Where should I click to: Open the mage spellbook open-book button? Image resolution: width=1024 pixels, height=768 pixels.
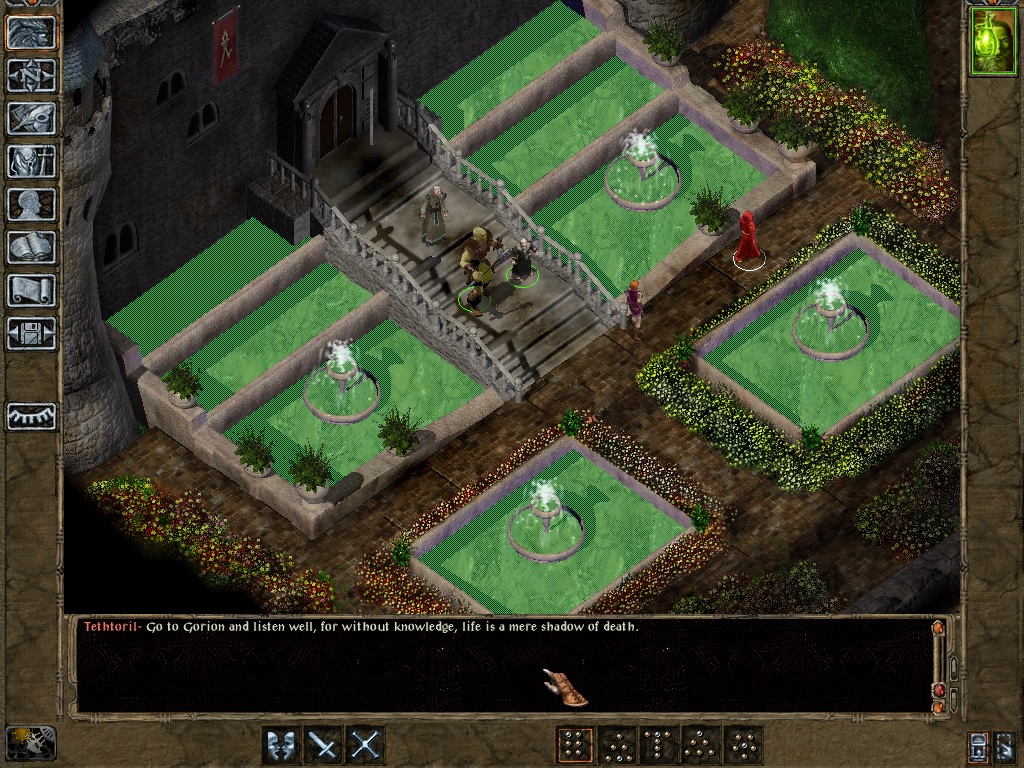click(32, 247)
